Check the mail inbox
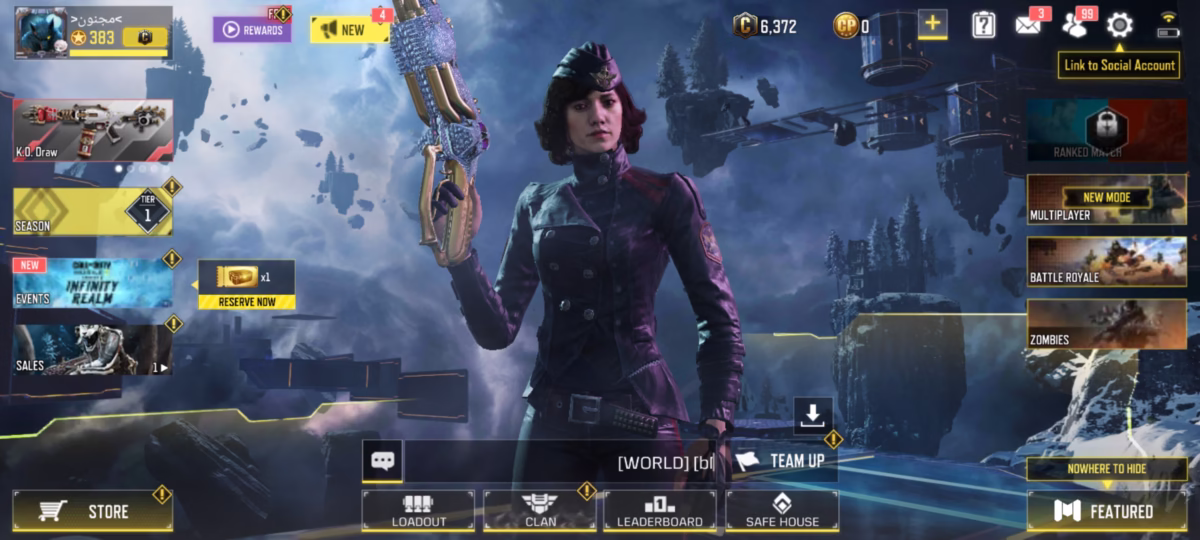The width and height of the screenshot is (1200, 540). click(x=1028, y=25)
